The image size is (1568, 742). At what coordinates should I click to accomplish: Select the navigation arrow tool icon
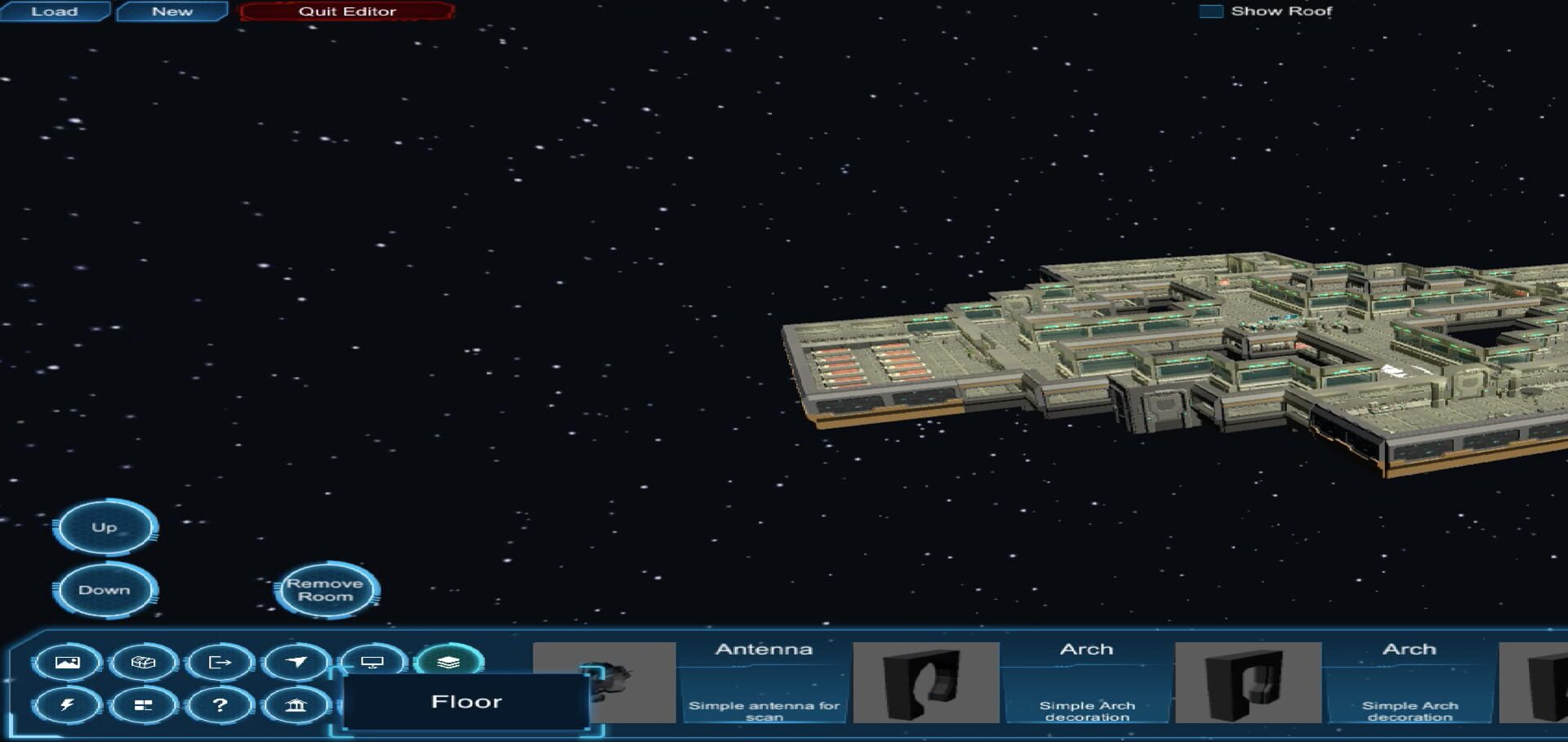click(x=297, y=662)
